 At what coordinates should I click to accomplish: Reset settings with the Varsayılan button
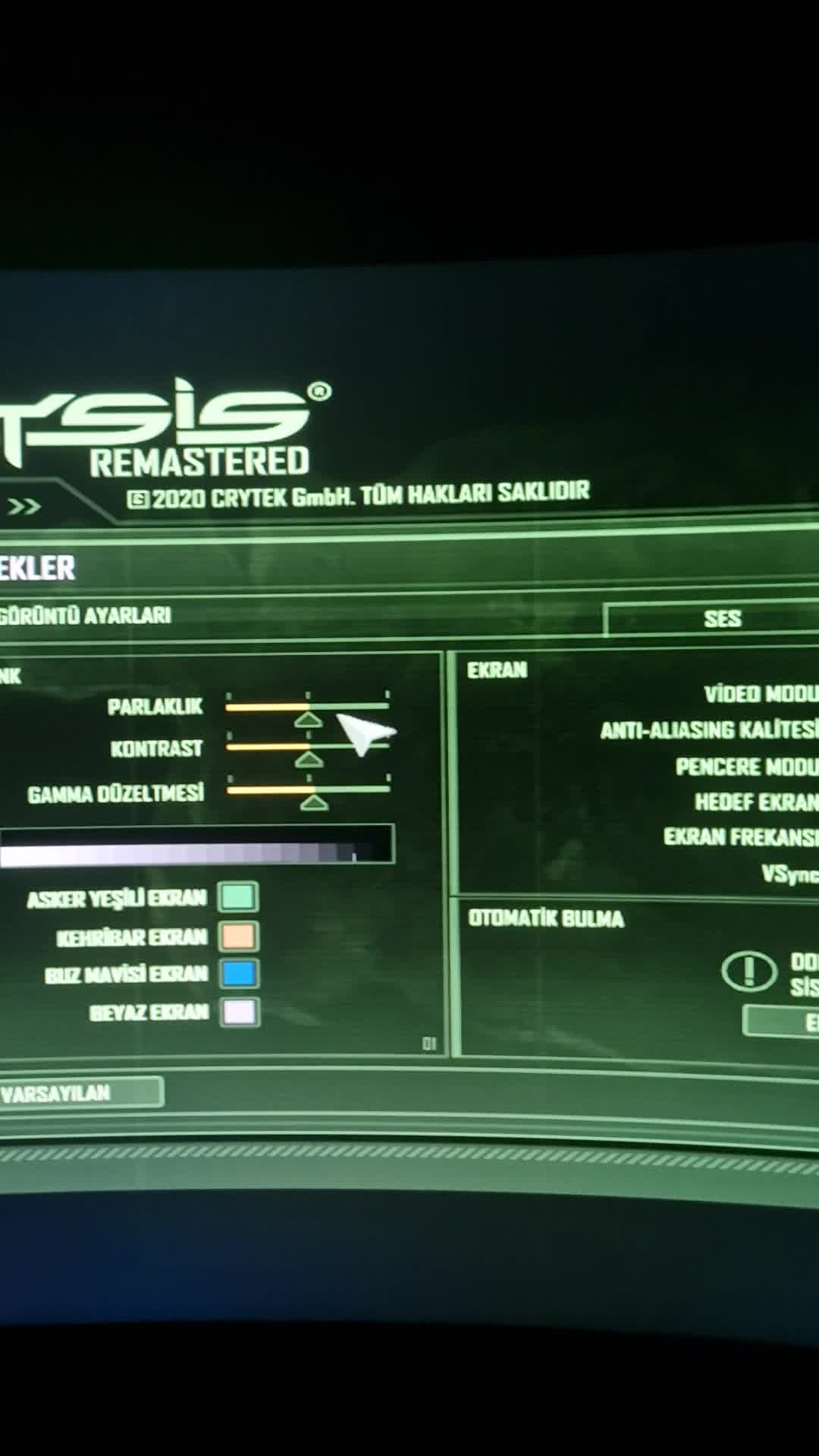76,1093
